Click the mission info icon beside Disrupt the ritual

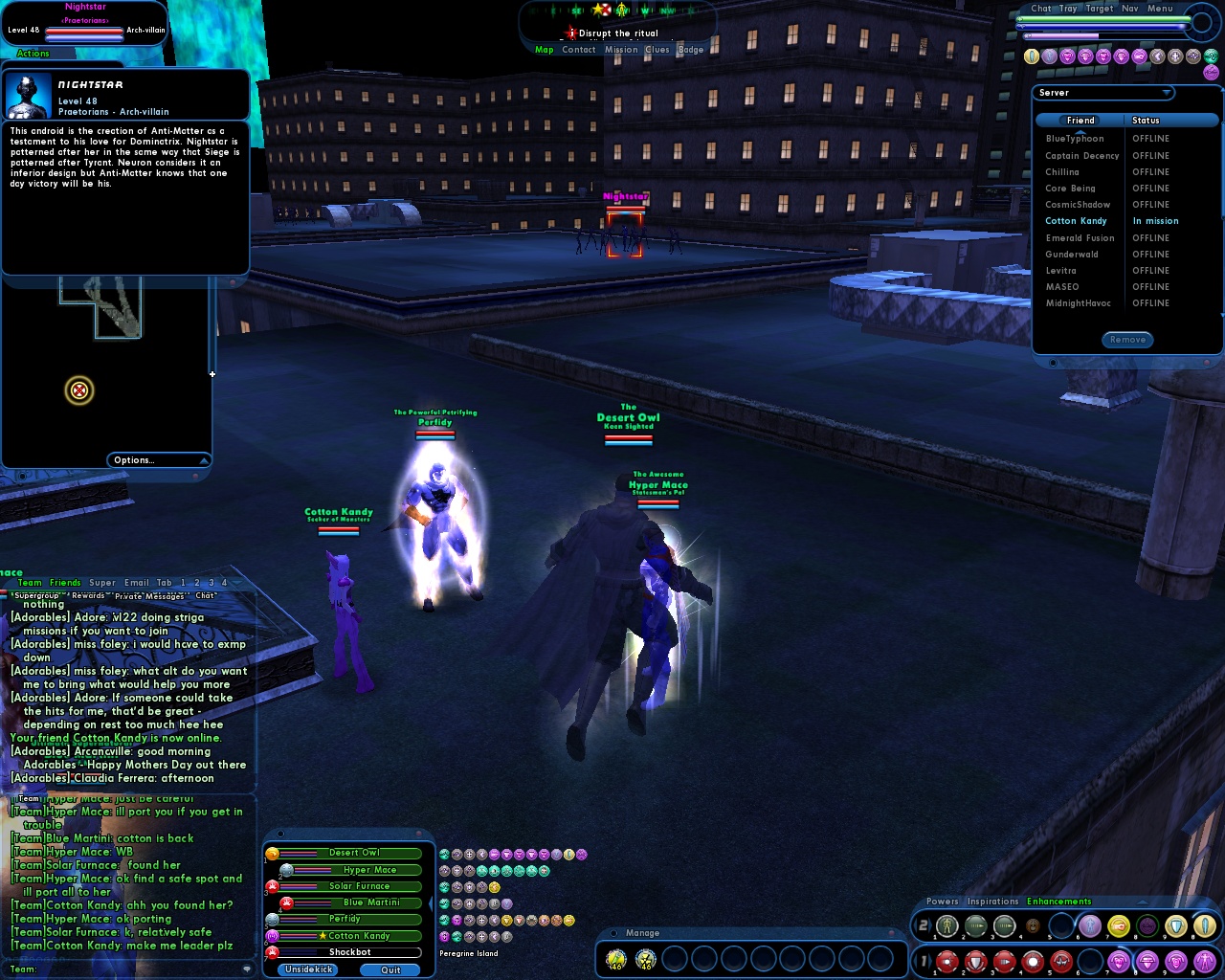pos(572,32)
